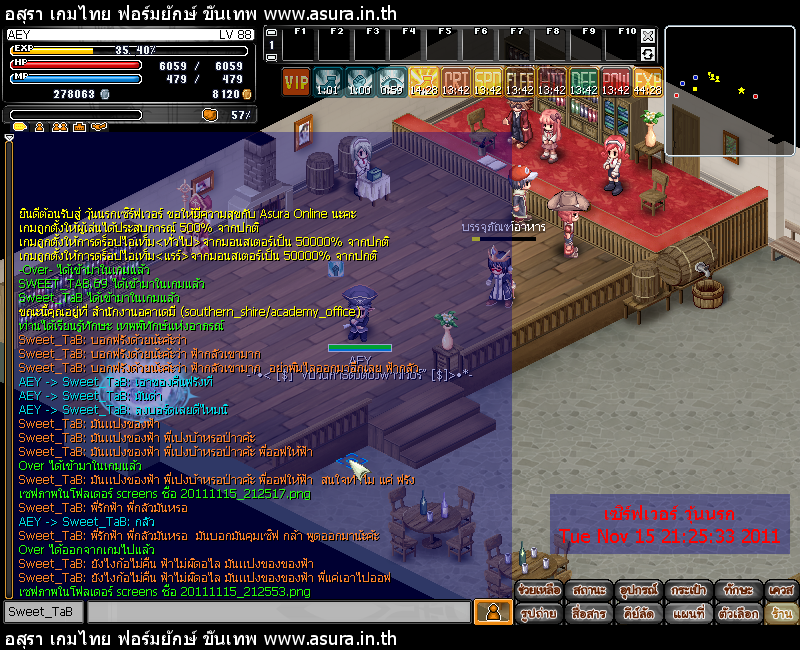Viewport: 800px width, 650px height.
Task: Click the รูปถ่าย screenshot button
Action: click(x=539, y=612)
